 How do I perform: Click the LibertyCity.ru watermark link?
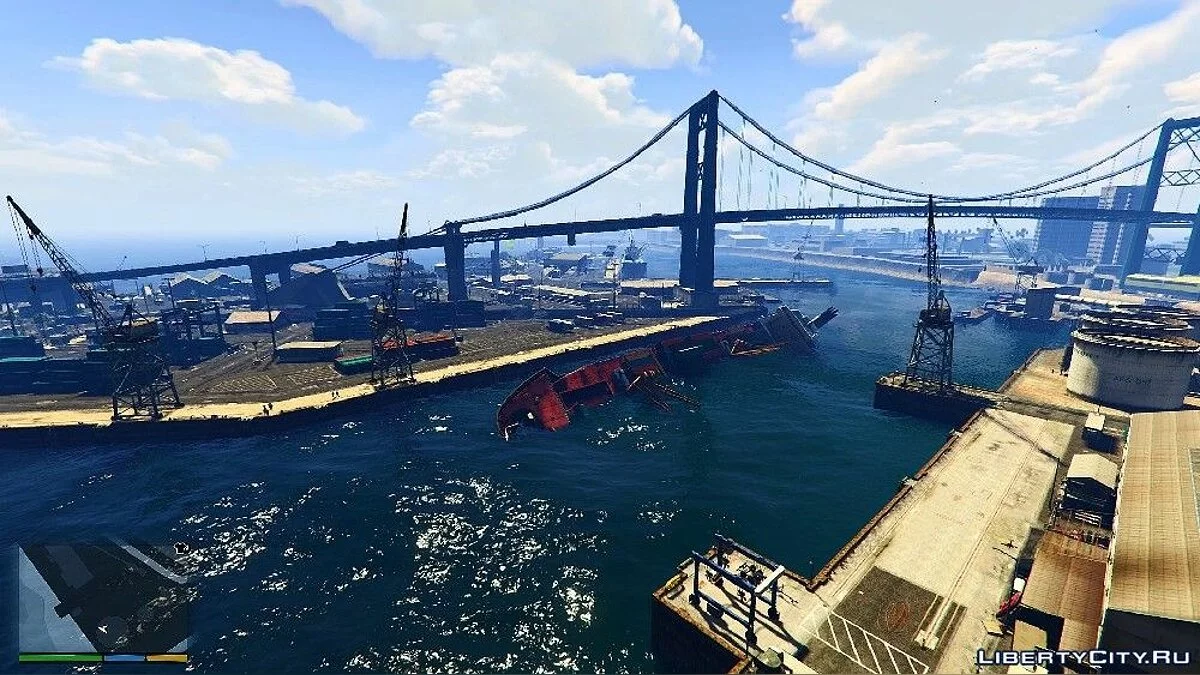pyautogui.click(x=1083, y=657)
